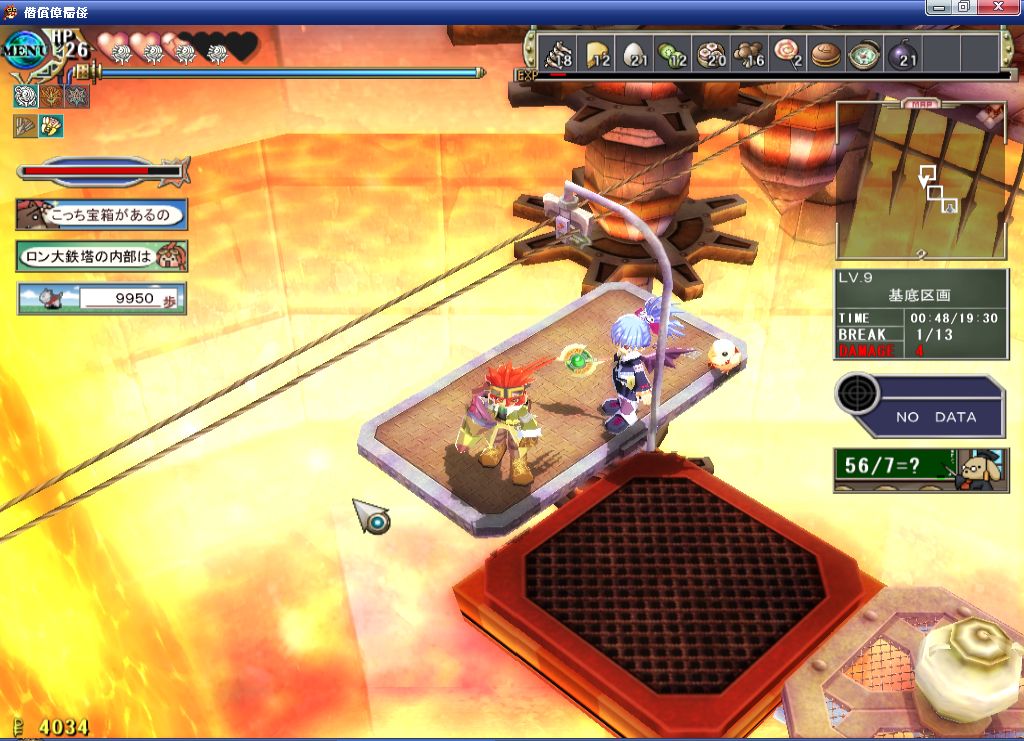Pick the brown mushrooms item slot
This screenshot has width=1024, height=741.
(x=749, y=53)
